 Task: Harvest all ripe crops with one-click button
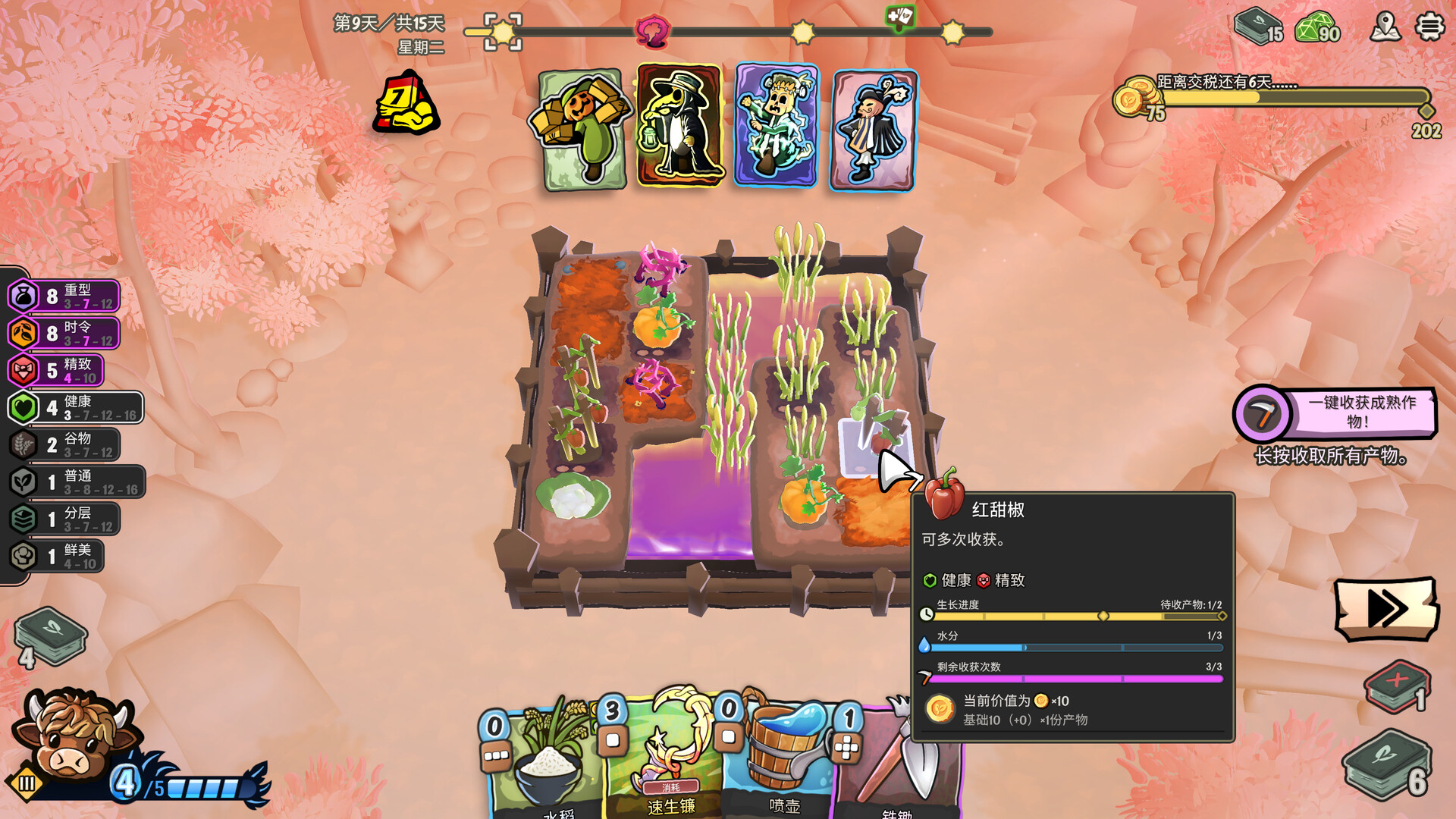[x=1336, y=413]
